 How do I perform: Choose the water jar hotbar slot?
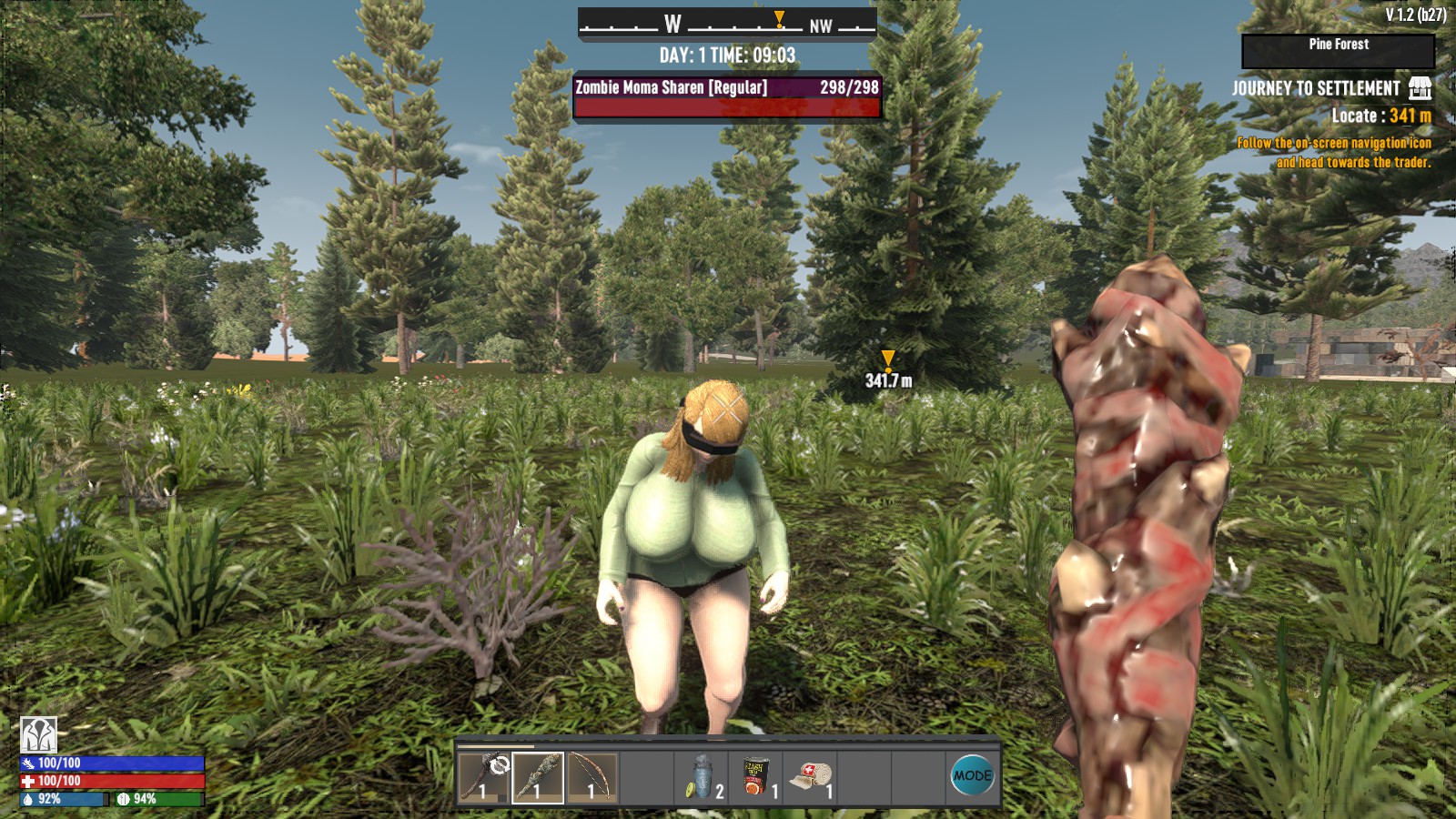pos(702,777)
